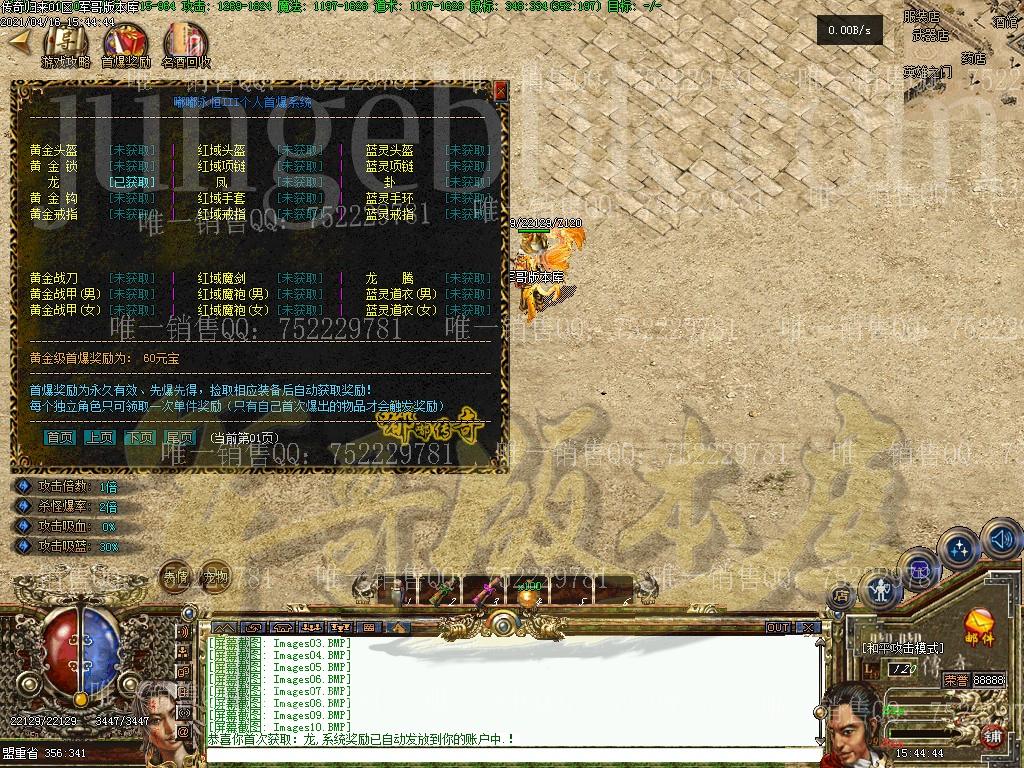Open the 表情 emotes button

176,577
